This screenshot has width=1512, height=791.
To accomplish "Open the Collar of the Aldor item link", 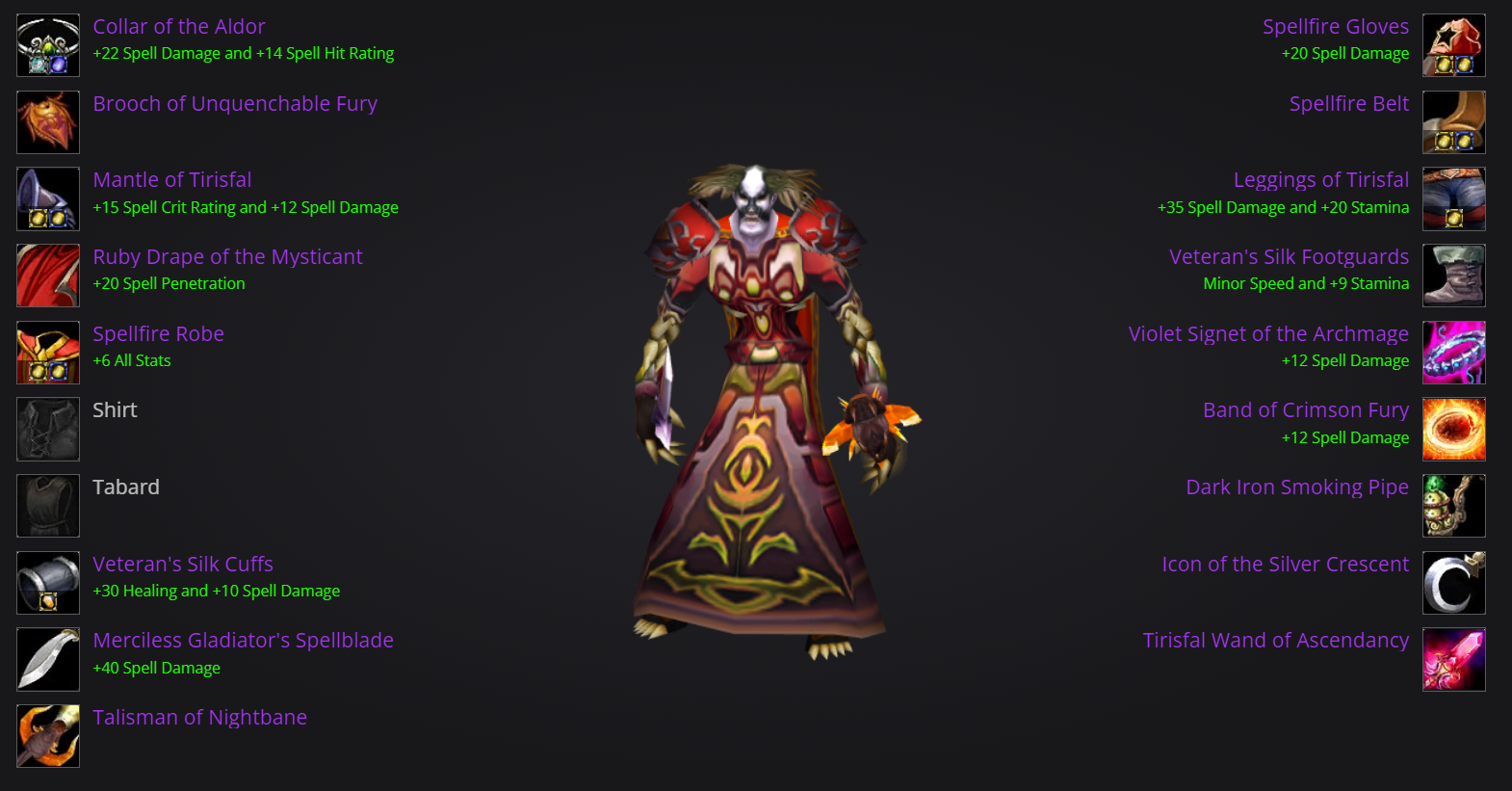I will 178,26.
